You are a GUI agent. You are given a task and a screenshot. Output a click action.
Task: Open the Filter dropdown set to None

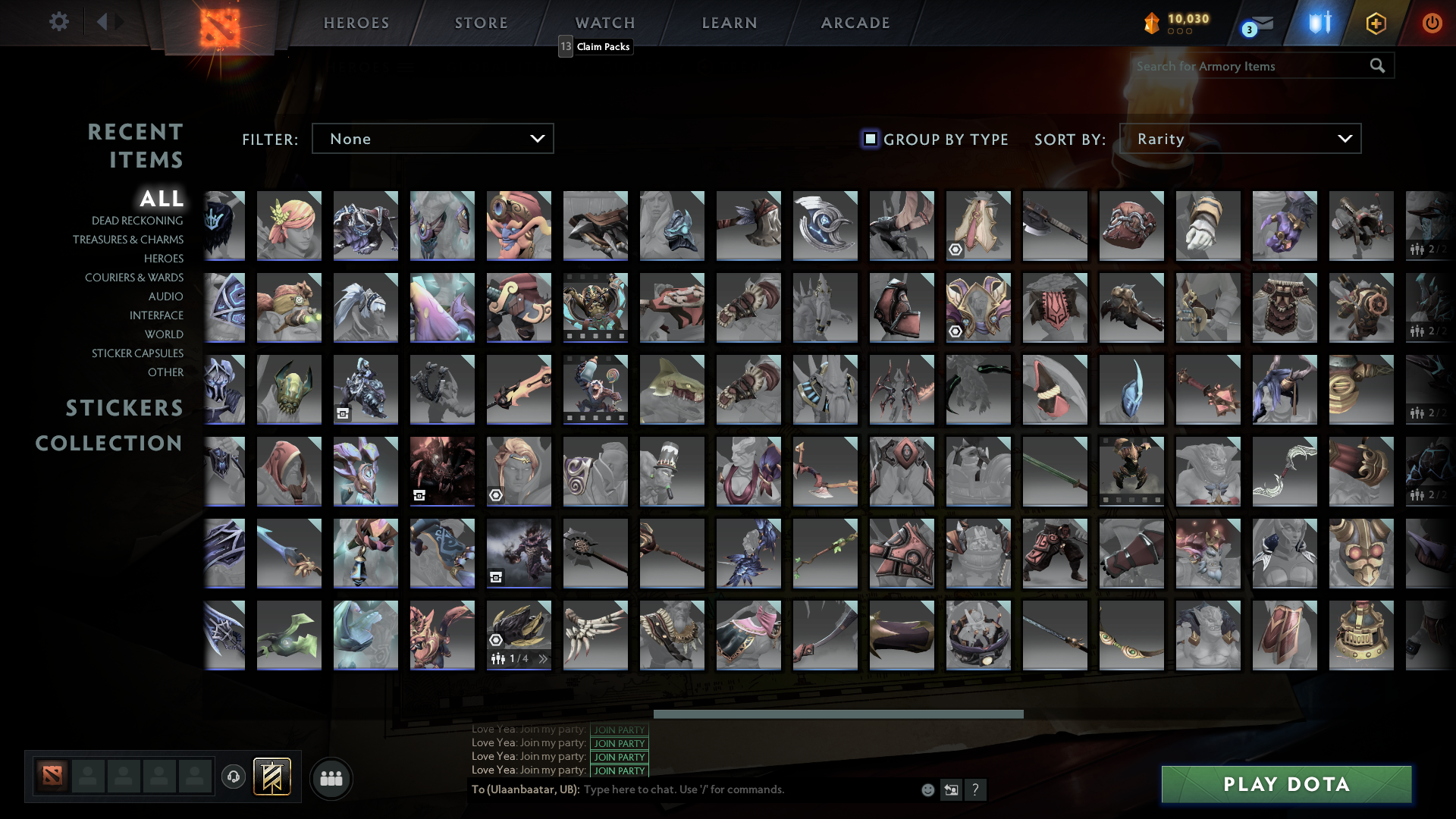point(432,138)
